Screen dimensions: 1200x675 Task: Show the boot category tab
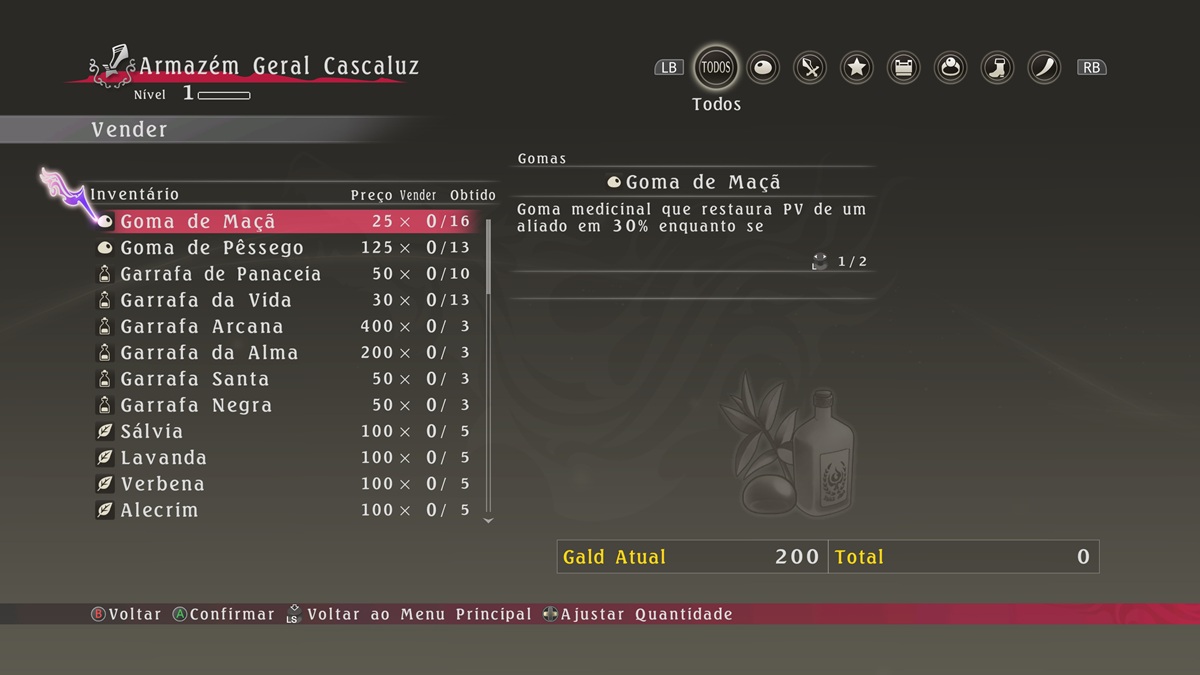997,68
